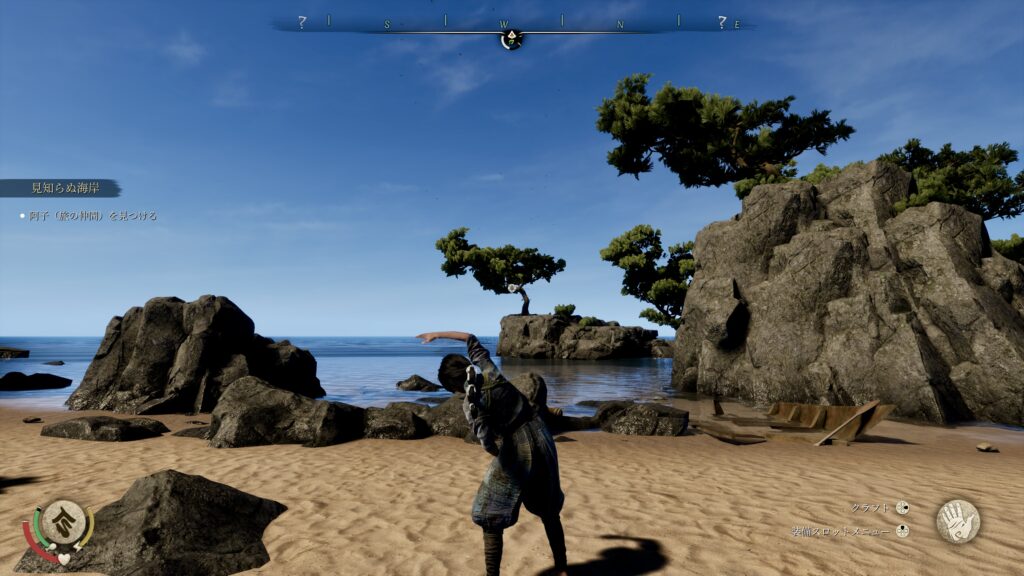Image resolution: width=1024 pixels, height=576 pixels.
Task: Click the question mark left of compass South
Action: tap(301, 21)
